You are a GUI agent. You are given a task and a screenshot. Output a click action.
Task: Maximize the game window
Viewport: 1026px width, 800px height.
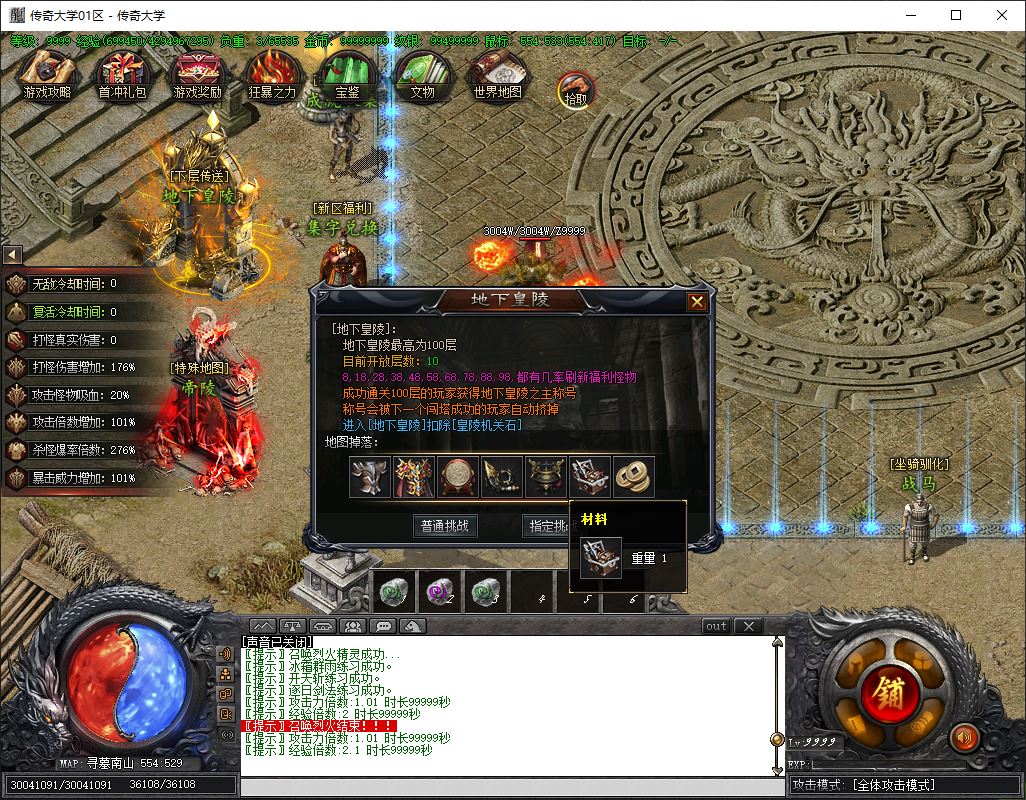[956, 15]
